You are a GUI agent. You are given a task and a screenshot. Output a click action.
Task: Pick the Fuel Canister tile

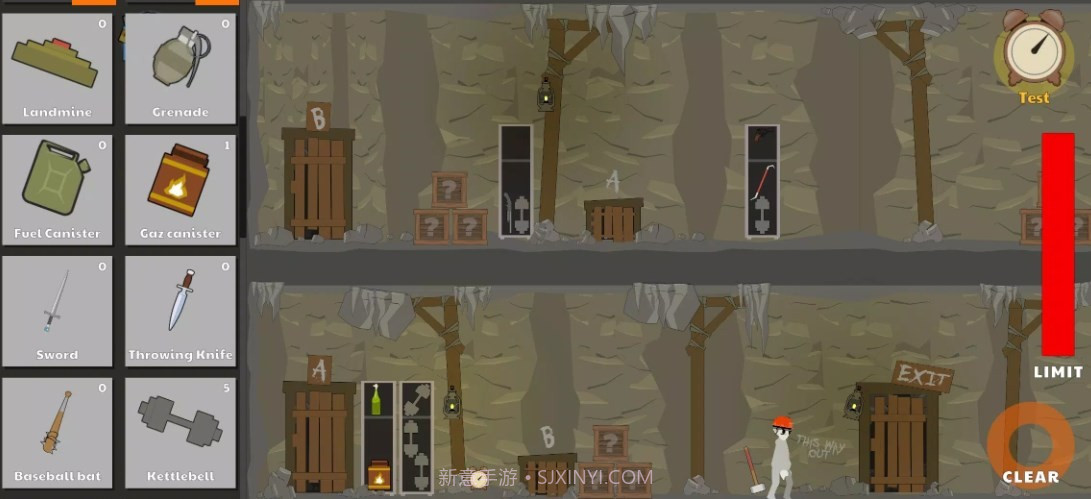pyautogui.click(x=57, y=189)
